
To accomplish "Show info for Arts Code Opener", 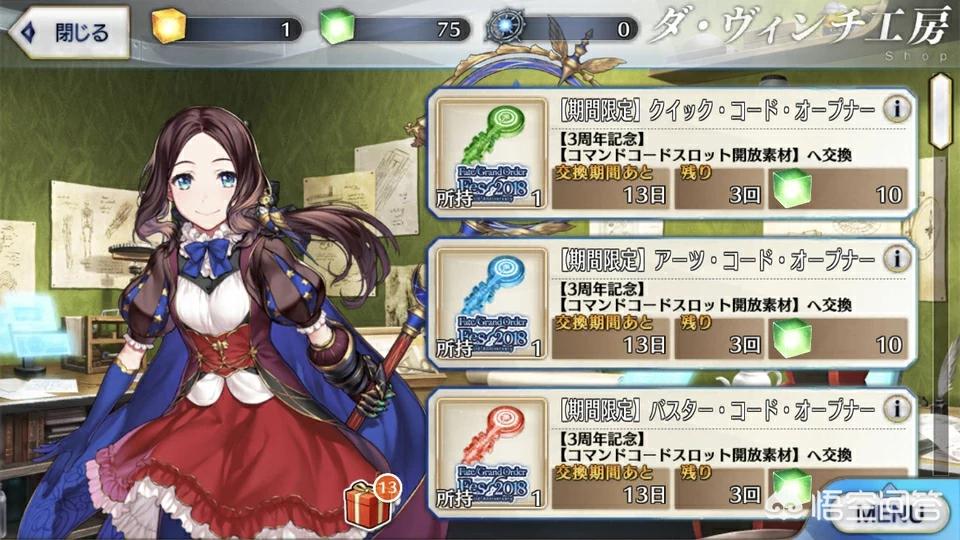I will tap(898, 259).
